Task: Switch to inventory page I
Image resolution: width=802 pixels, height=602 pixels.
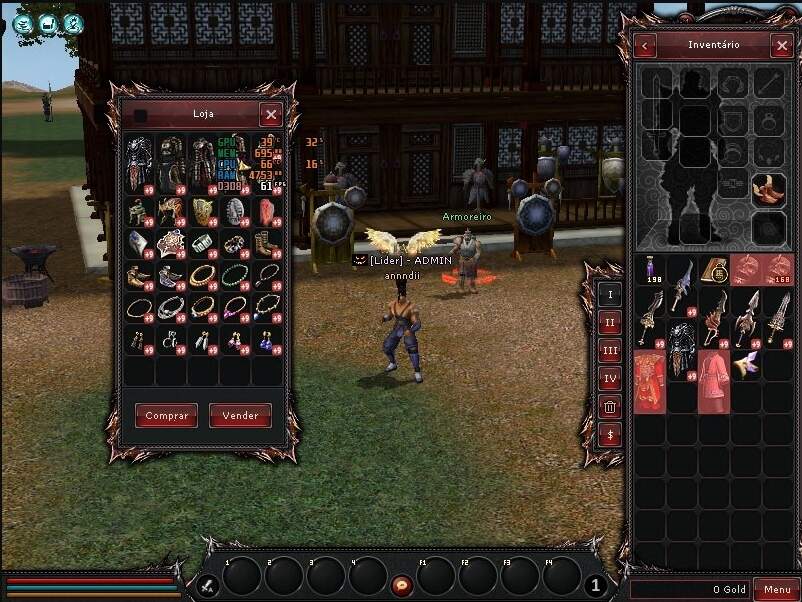Action: click(610, 294)
